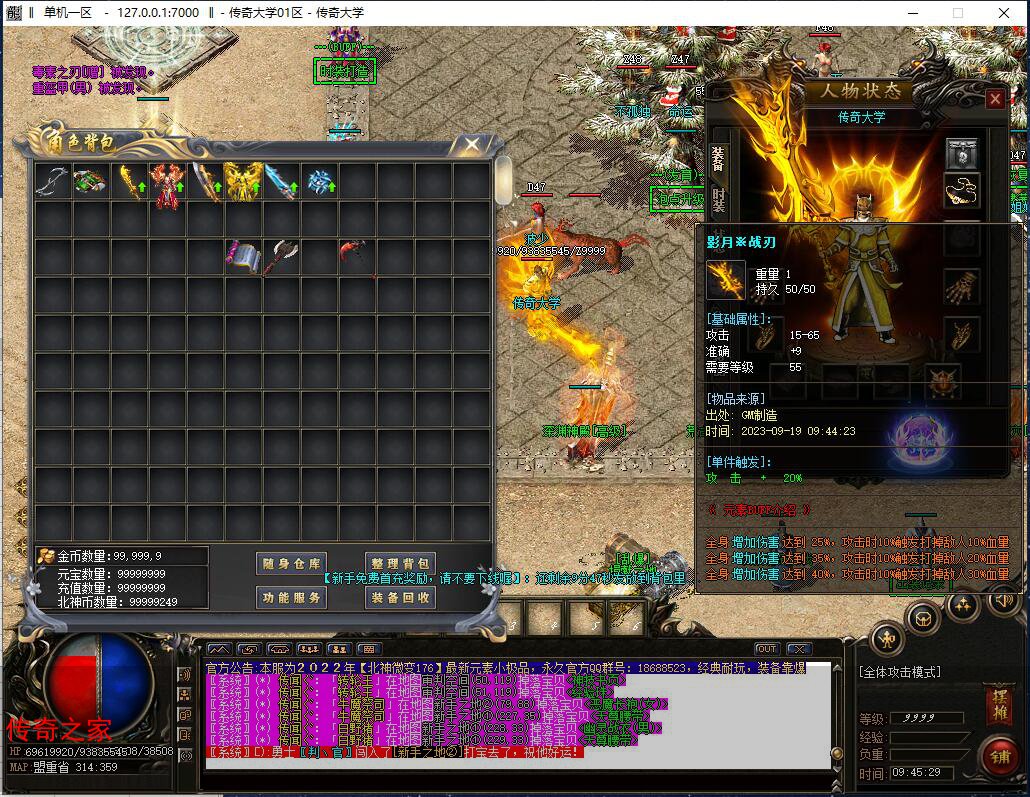Open the portable warehouse (随身仓库)
The image size is (1030, 797).
291,564
